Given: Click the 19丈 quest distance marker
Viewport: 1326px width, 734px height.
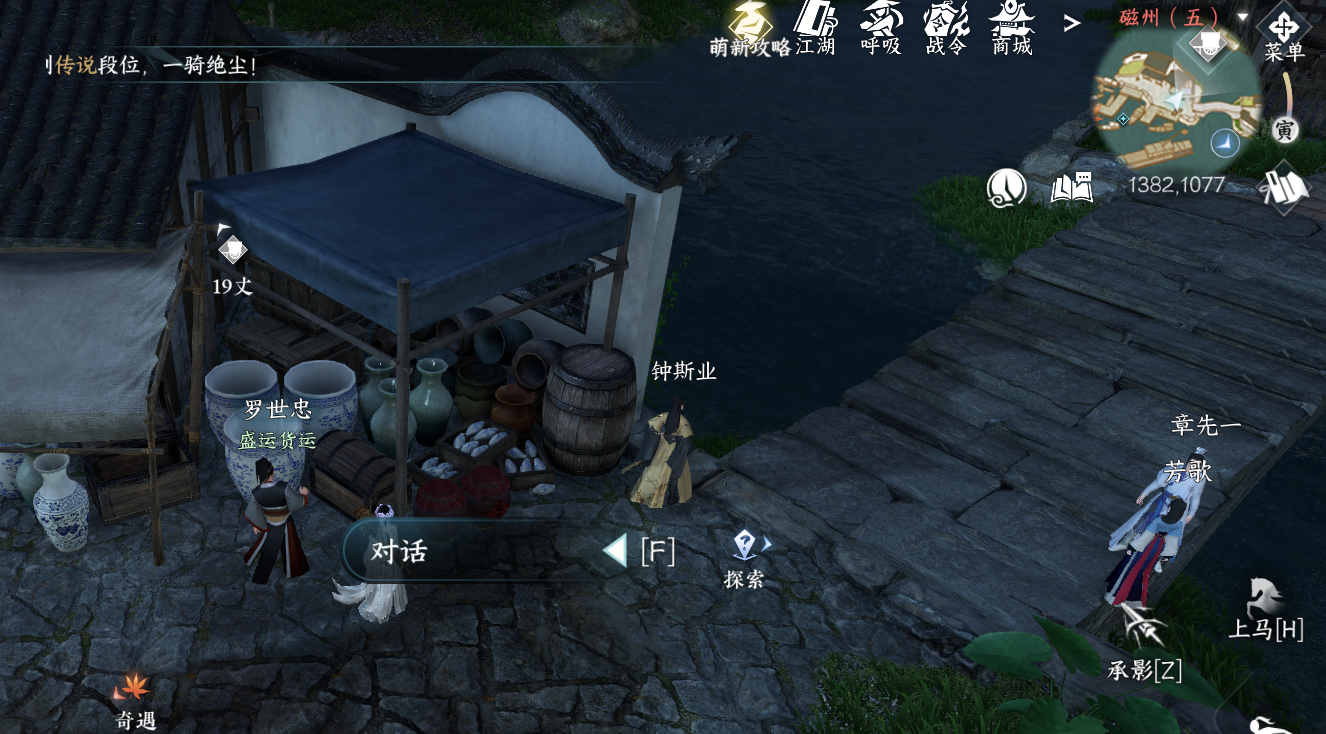Looking at the screenshot, I should coord(232,260).
